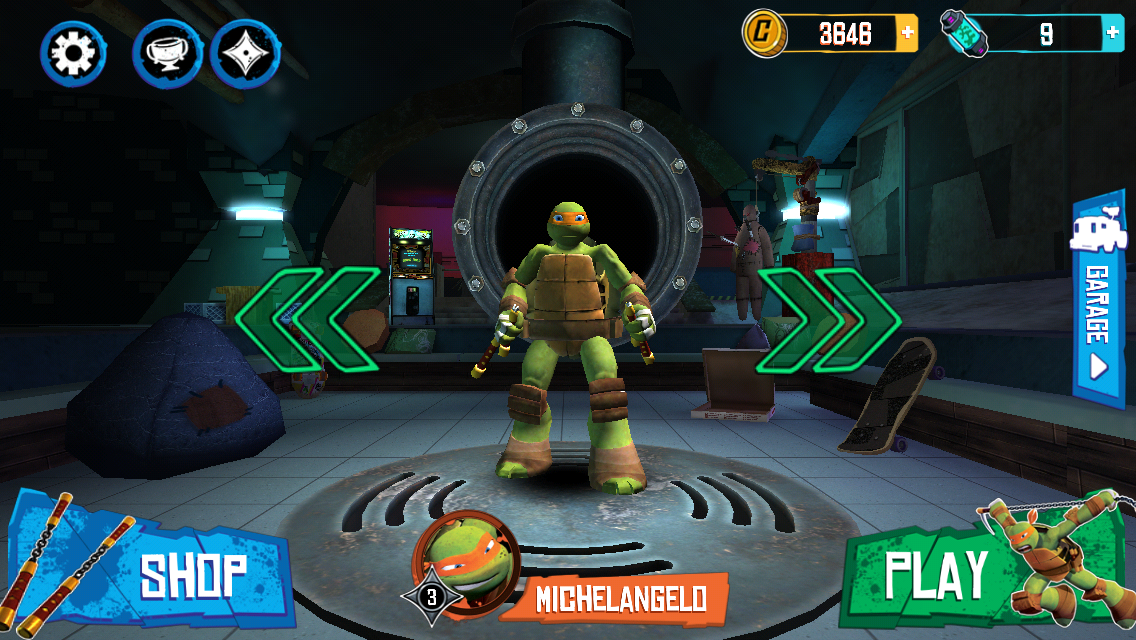Buy more energy canisters with plus button
This screenshot has height=640, width=1136.
tap(1112, 33)
